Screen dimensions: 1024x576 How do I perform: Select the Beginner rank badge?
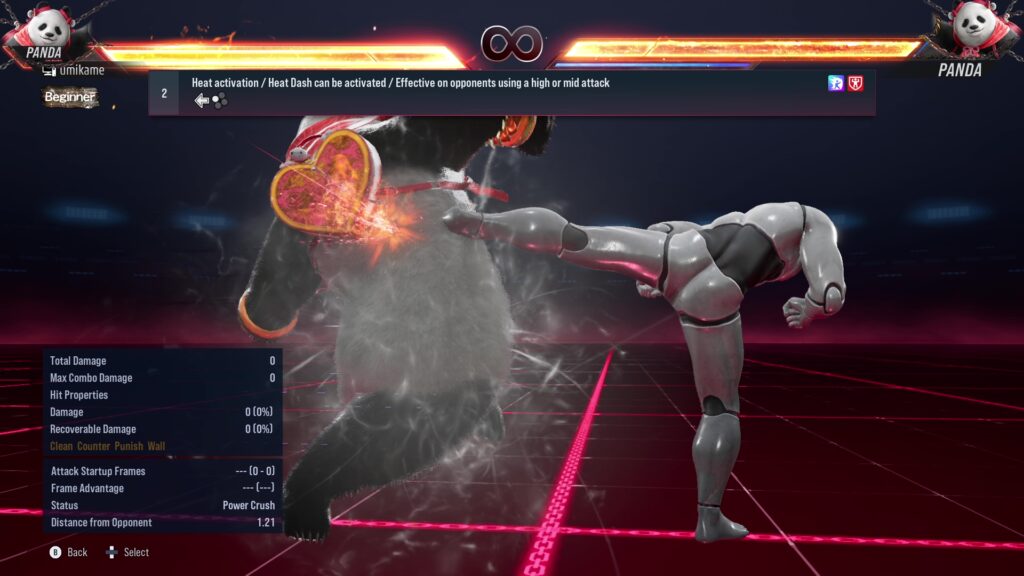(x=70, y=97)
